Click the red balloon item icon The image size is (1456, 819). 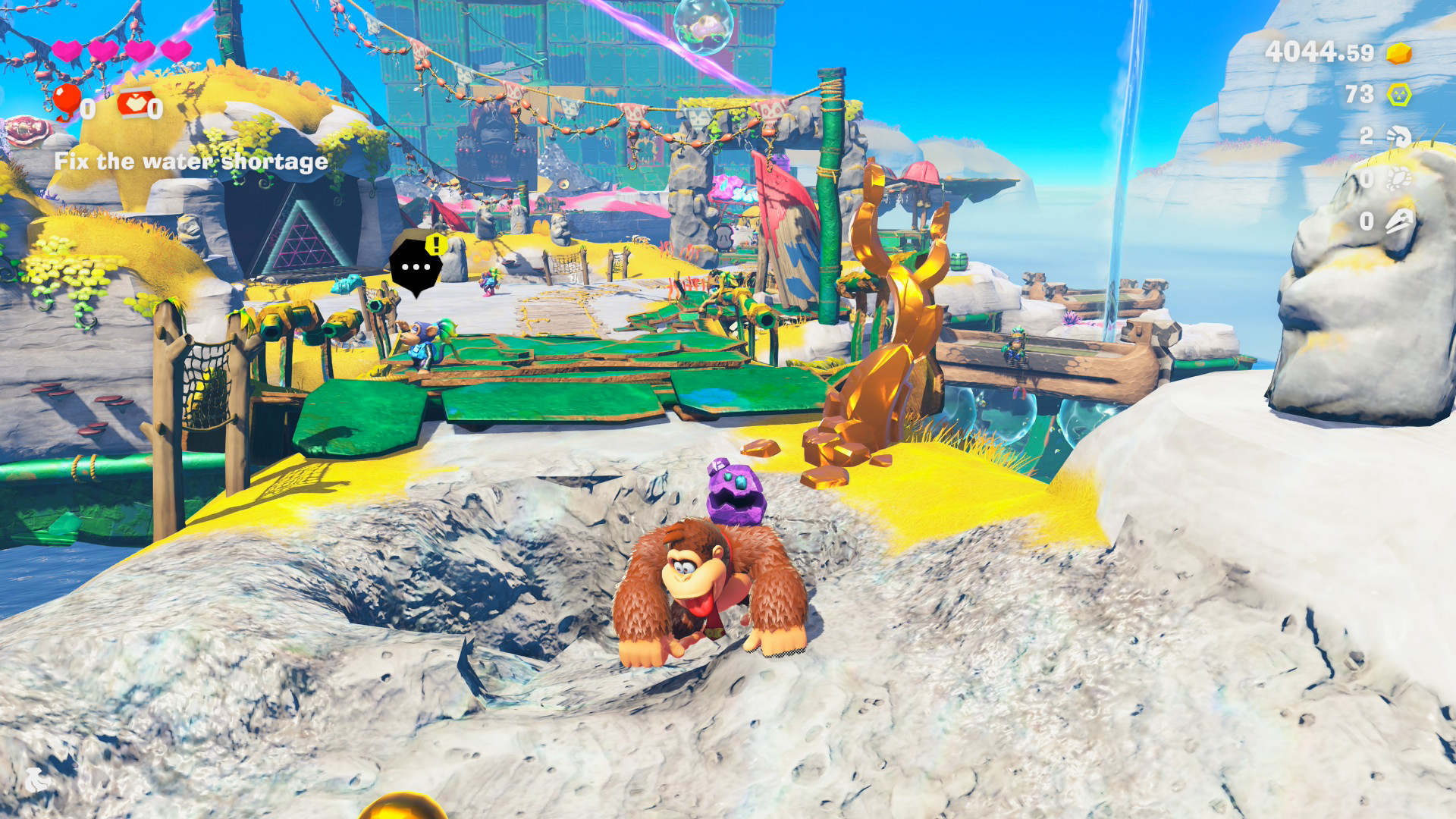pos(67,102)
